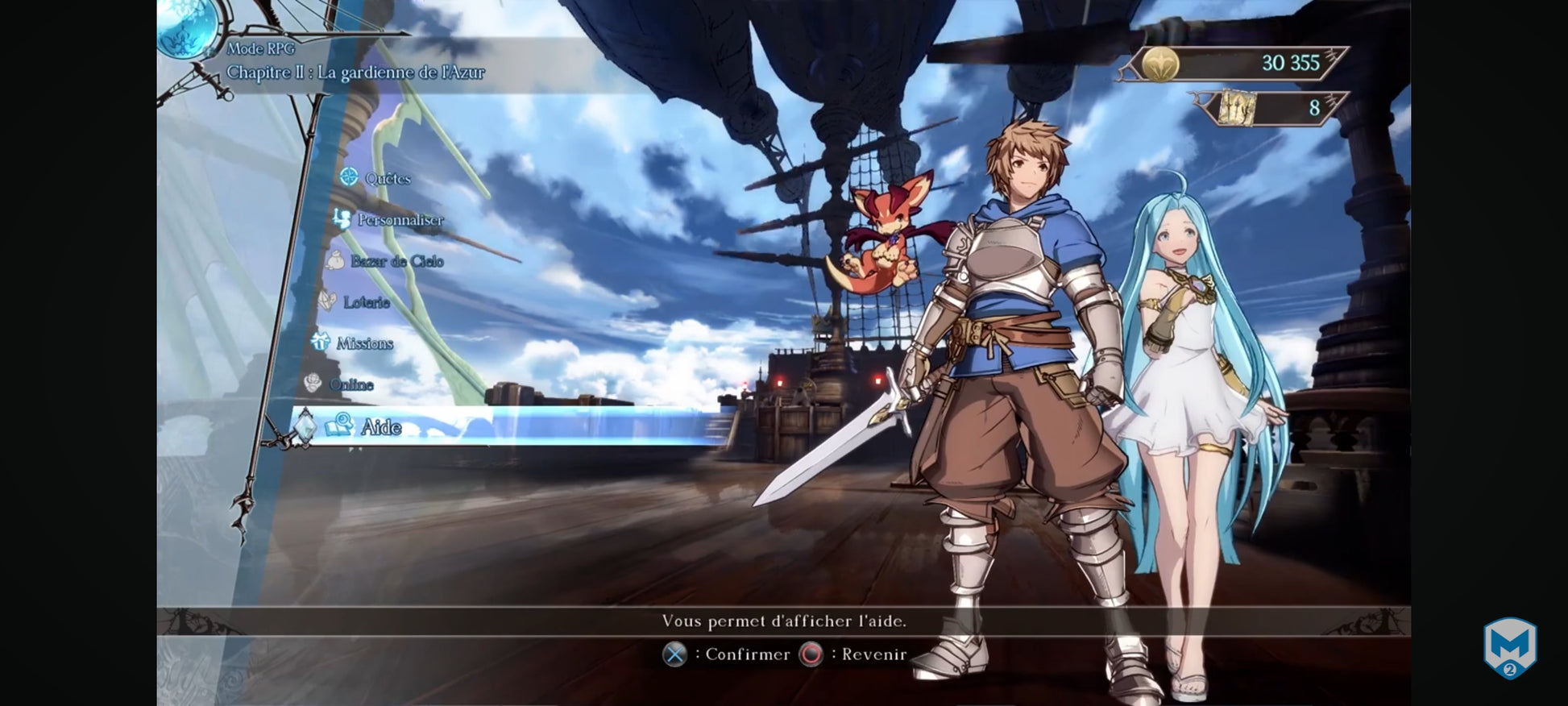1568x706 pixels.
Task: Select Personnaliser from the menu
Action: pos(399,219)
